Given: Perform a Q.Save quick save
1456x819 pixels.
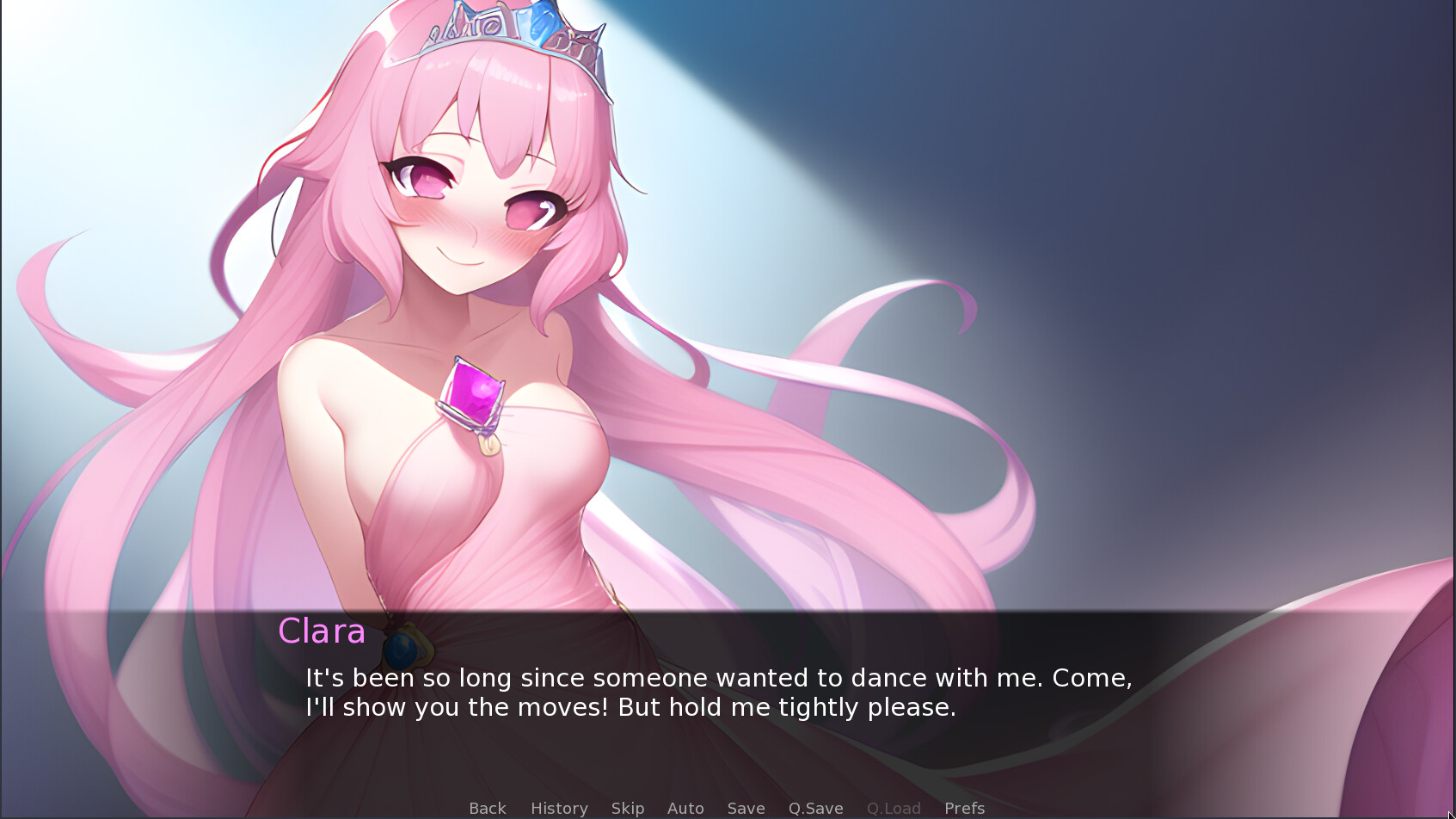Looking at the screenshot, I should click(x=815, y=808).
